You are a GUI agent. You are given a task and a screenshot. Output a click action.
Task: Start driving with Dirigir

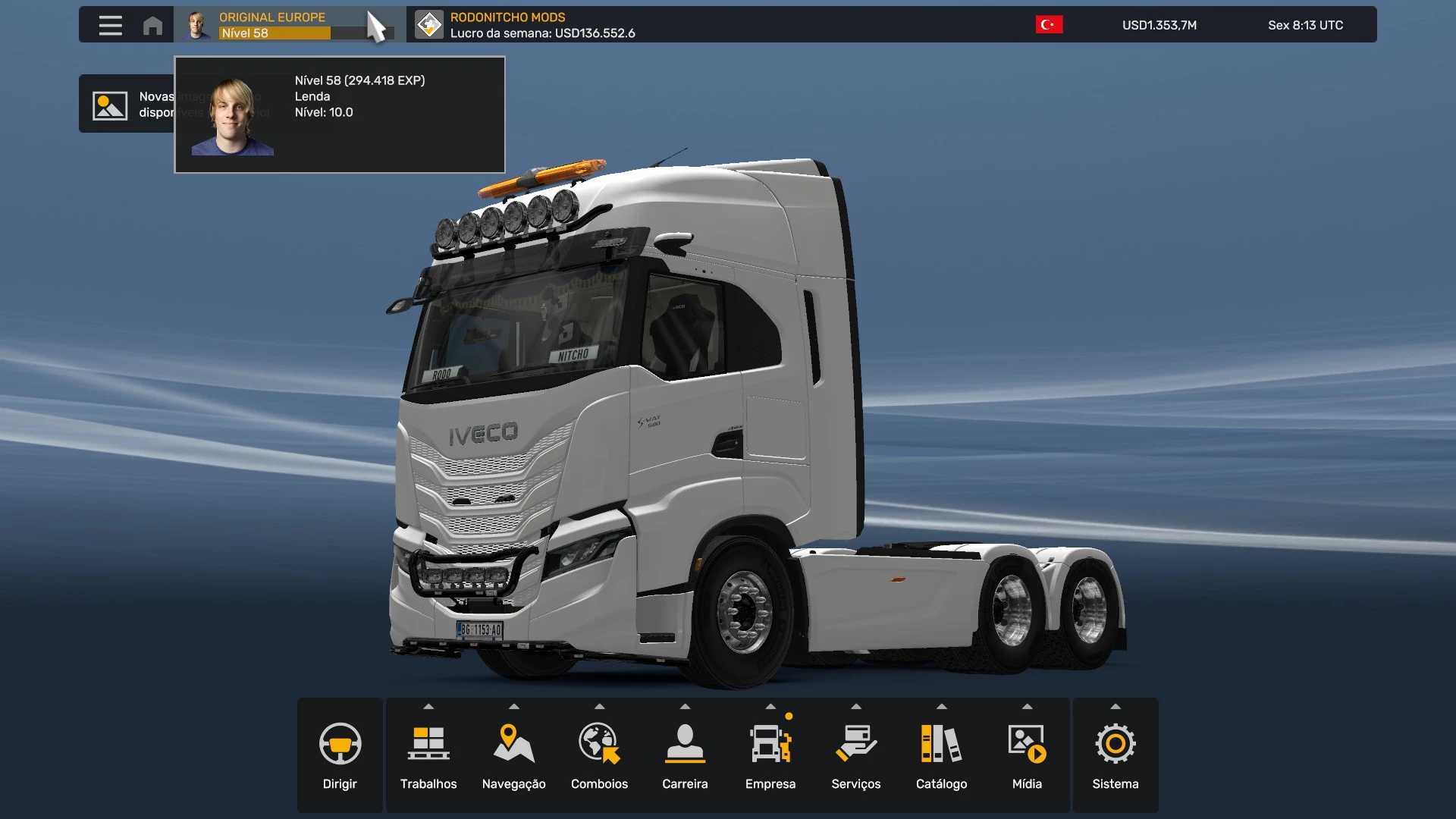tap(340, 755)
